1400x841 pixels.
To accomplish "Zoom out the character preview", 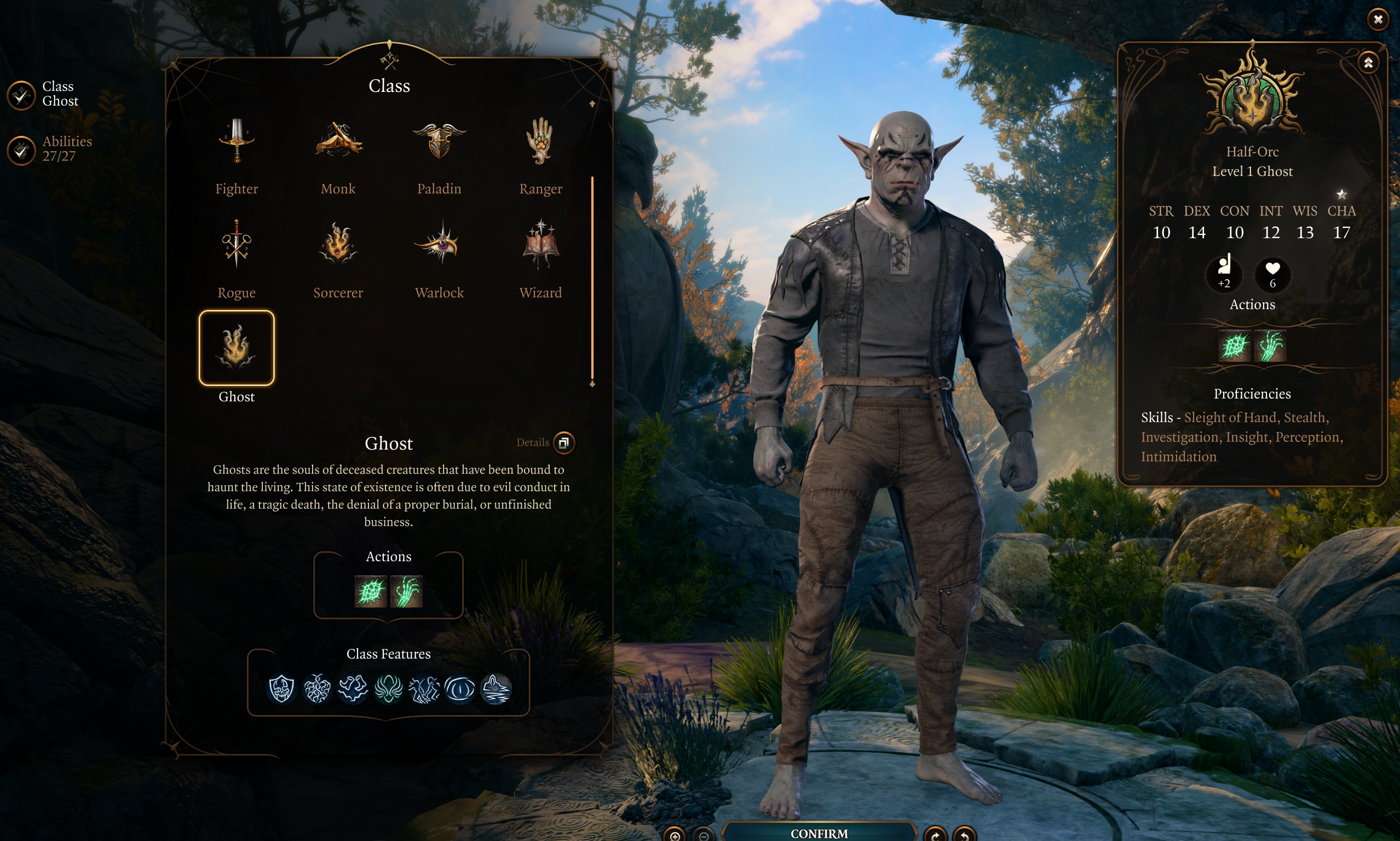I will (704, 836).
